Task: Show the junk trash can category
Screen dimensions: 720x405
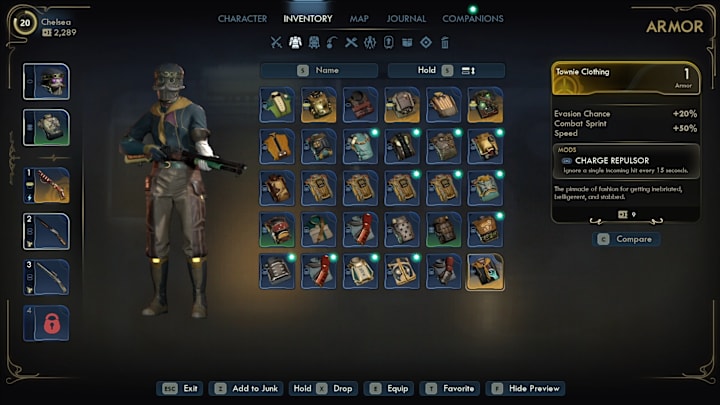Action: 445,42
